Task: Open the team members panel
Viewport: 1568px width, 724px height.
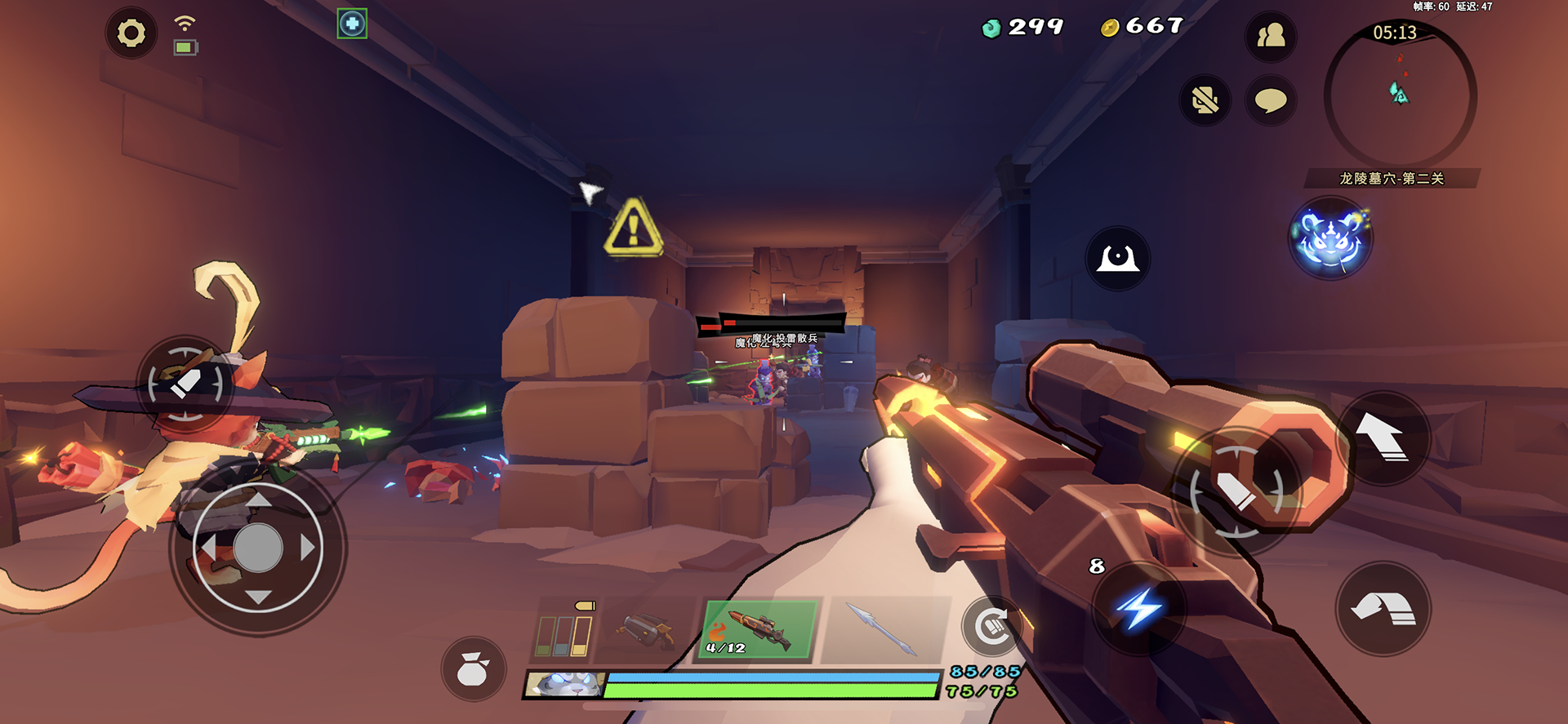Action: click(x=1270, y=36)
